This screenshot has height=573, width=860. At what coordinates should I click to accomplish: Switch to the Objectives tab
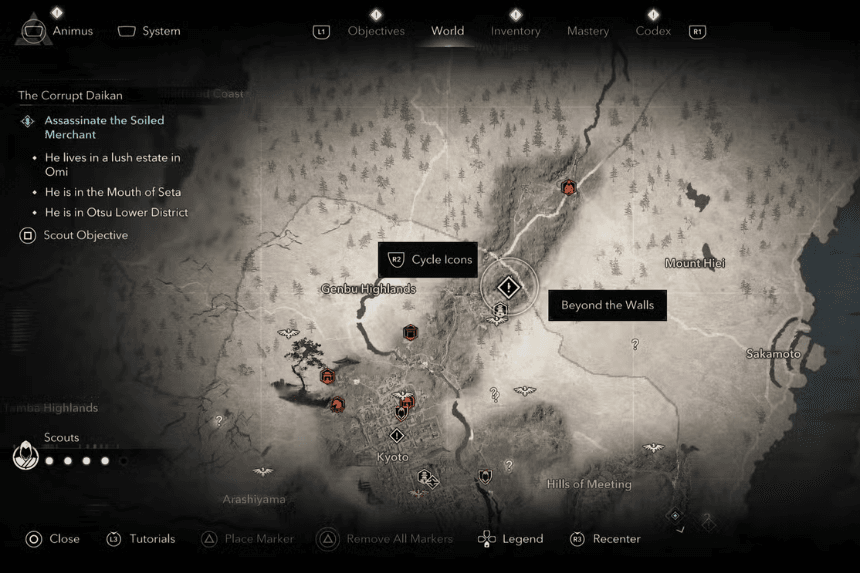pos(376,31)
